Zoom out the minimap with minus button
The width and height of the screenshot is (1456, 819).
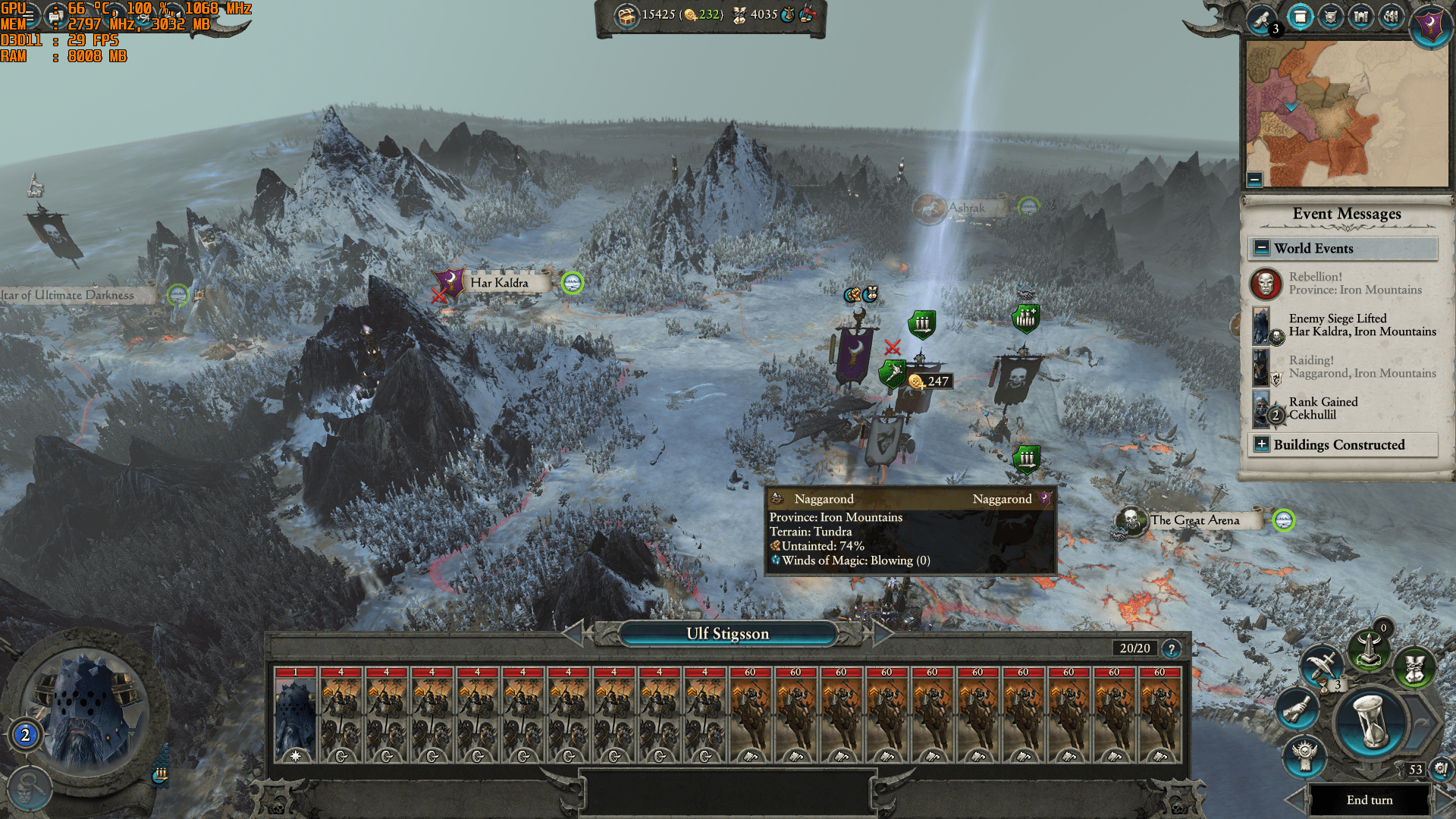[1255, 180]
